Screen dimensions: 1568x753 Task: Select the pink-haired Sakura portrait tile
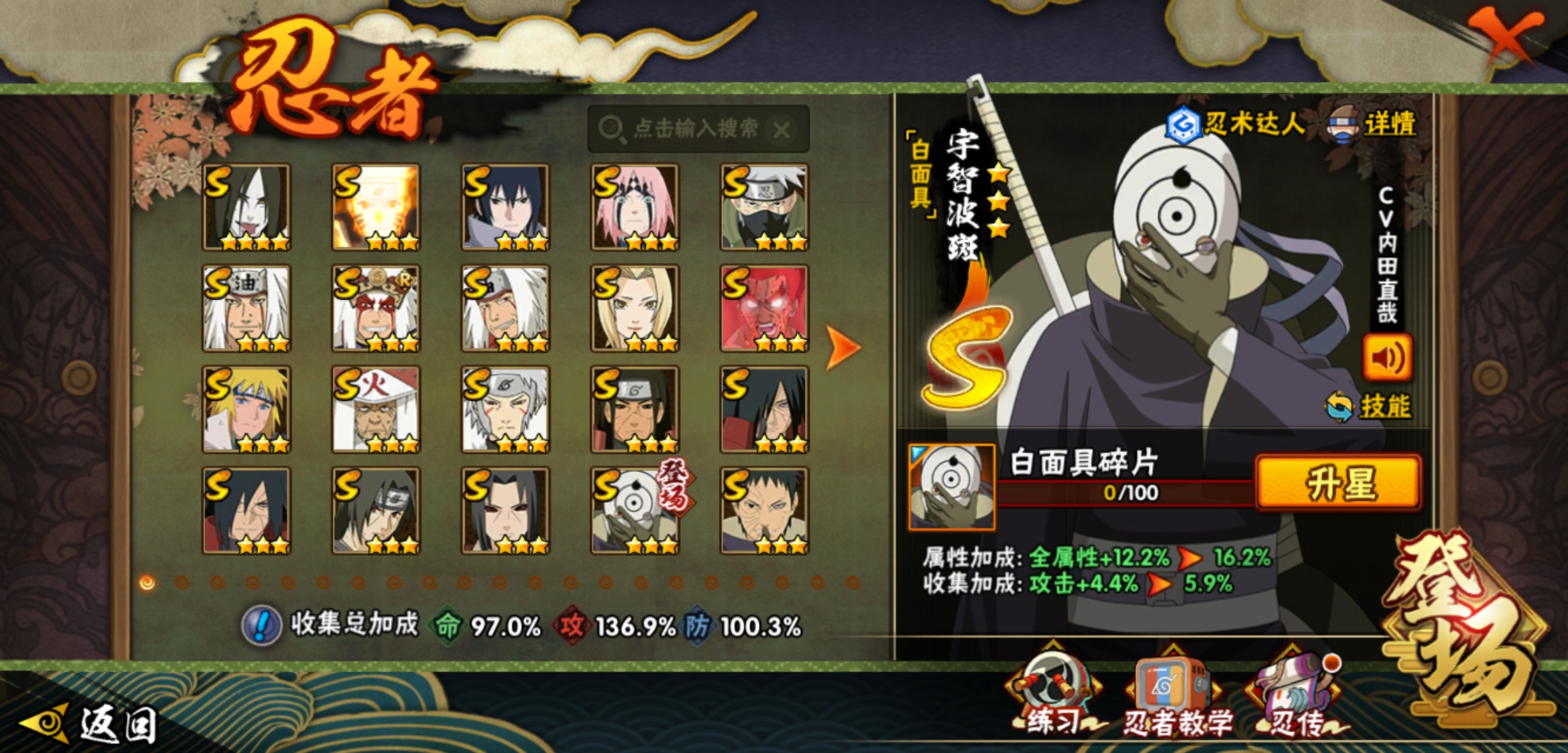[x=635, y=207]
